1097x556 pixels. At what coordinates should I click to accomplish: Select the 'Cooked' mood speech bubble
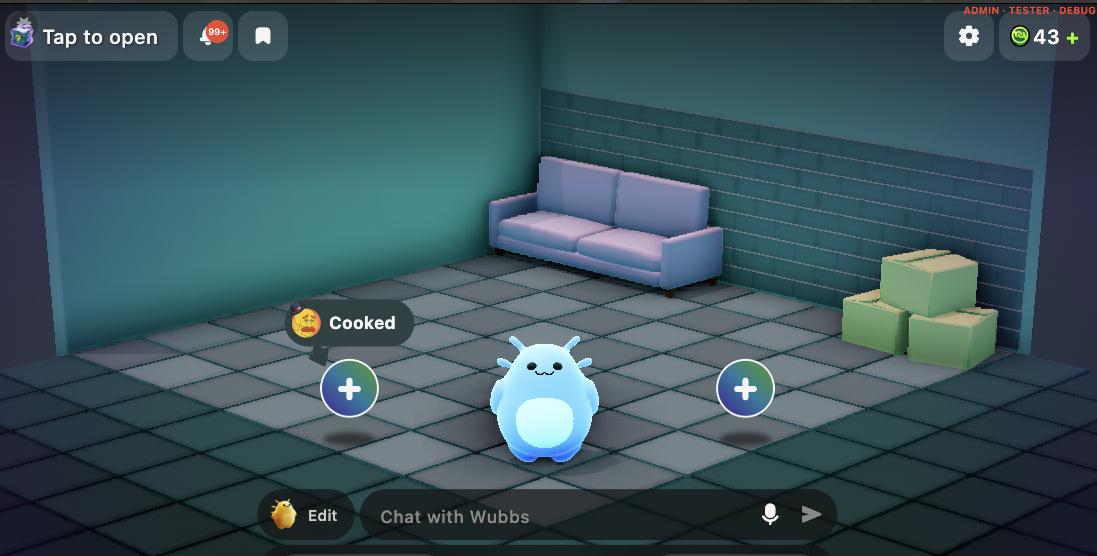tap(349, 323)
